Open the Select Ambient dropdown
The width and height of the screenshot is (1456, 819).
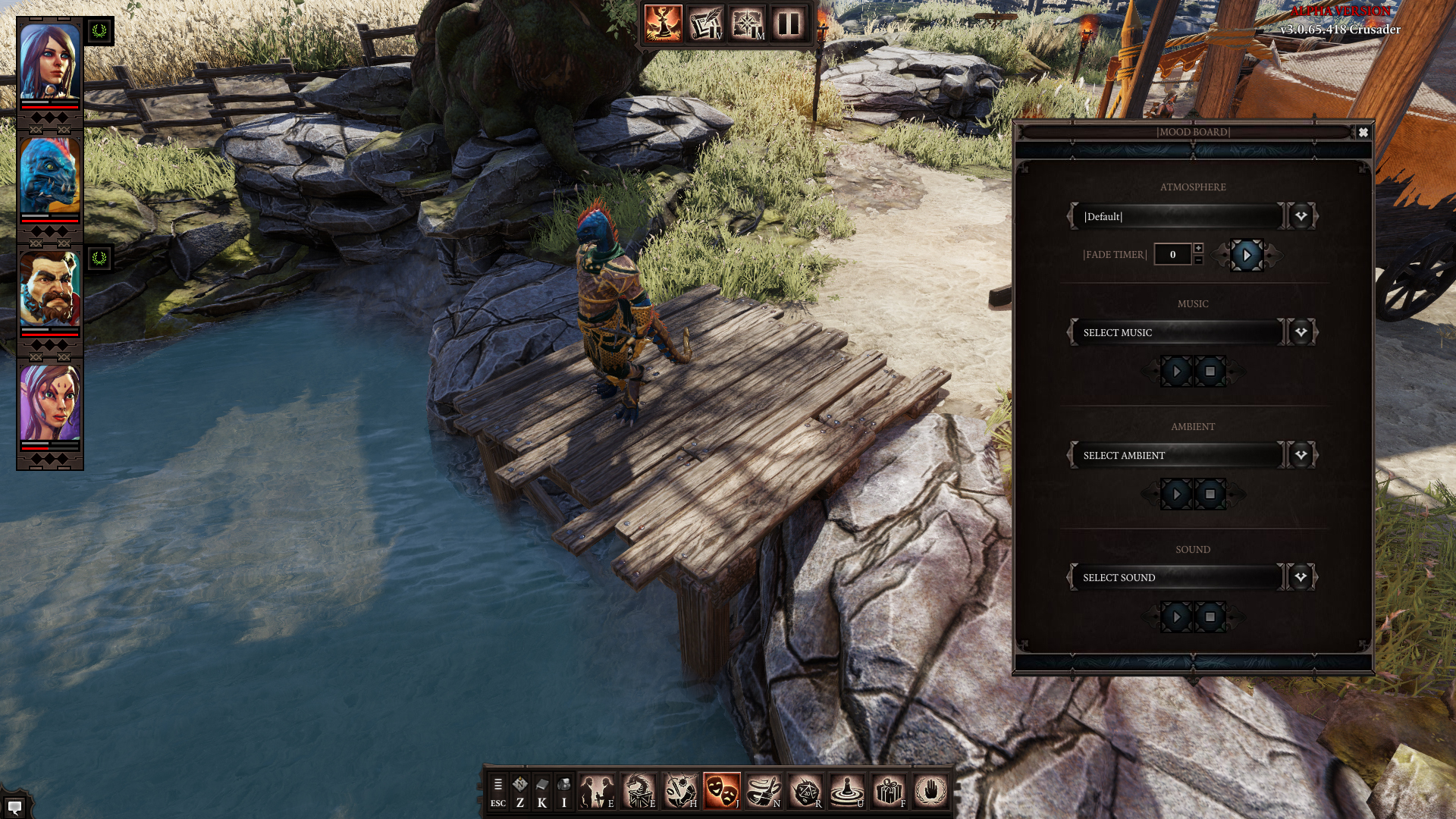coord(1301,455)
